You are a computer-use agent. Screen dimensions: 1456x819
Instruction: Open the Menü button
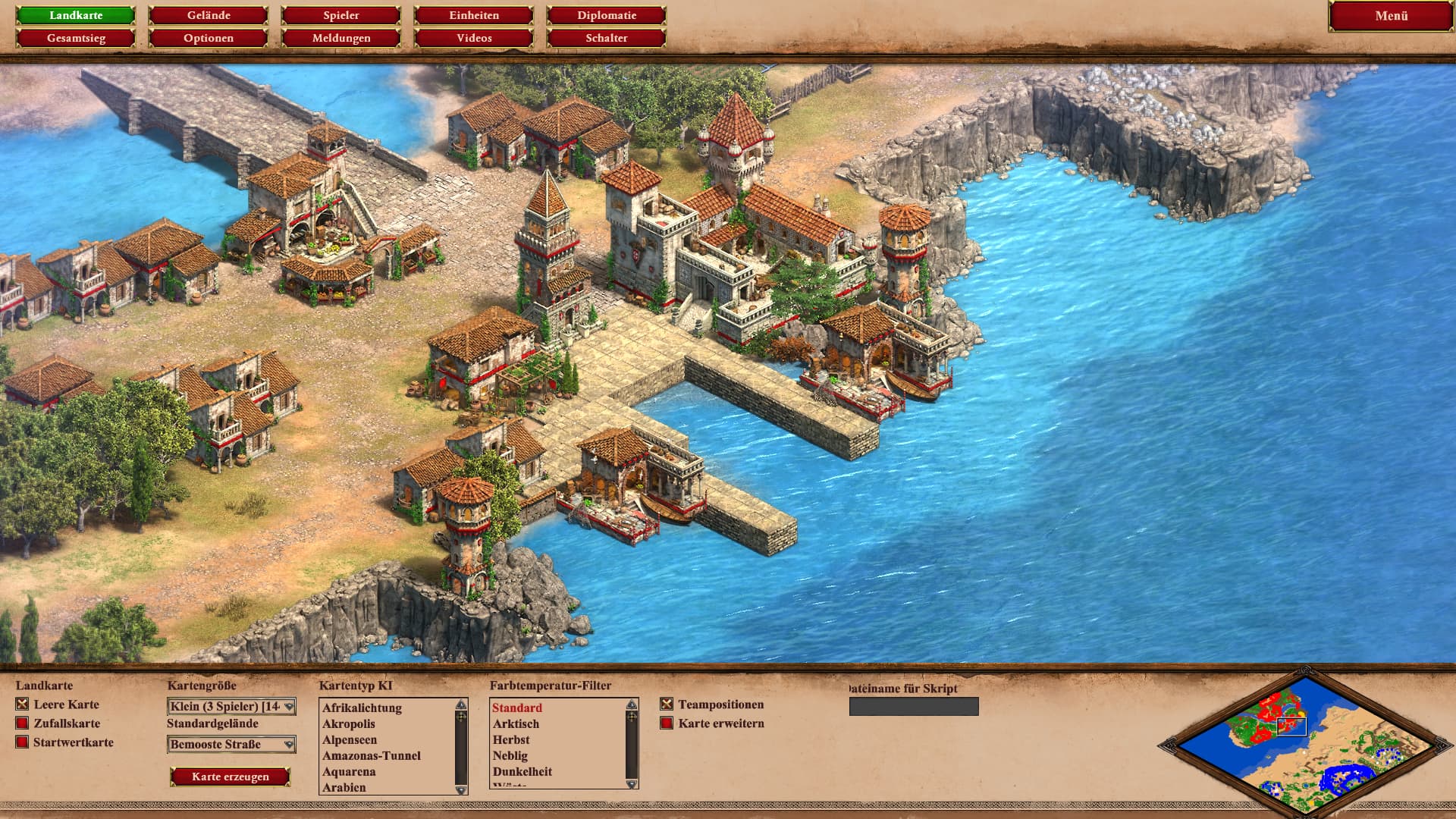point(1391,16)
